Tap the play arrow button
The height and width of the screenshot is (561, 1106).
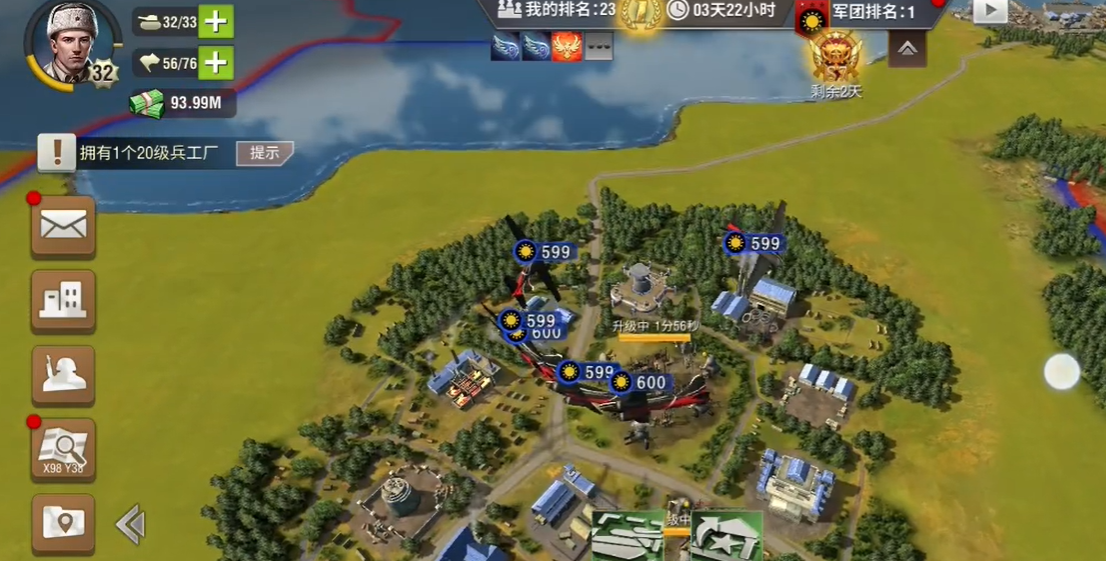click(x=990, y=10)
